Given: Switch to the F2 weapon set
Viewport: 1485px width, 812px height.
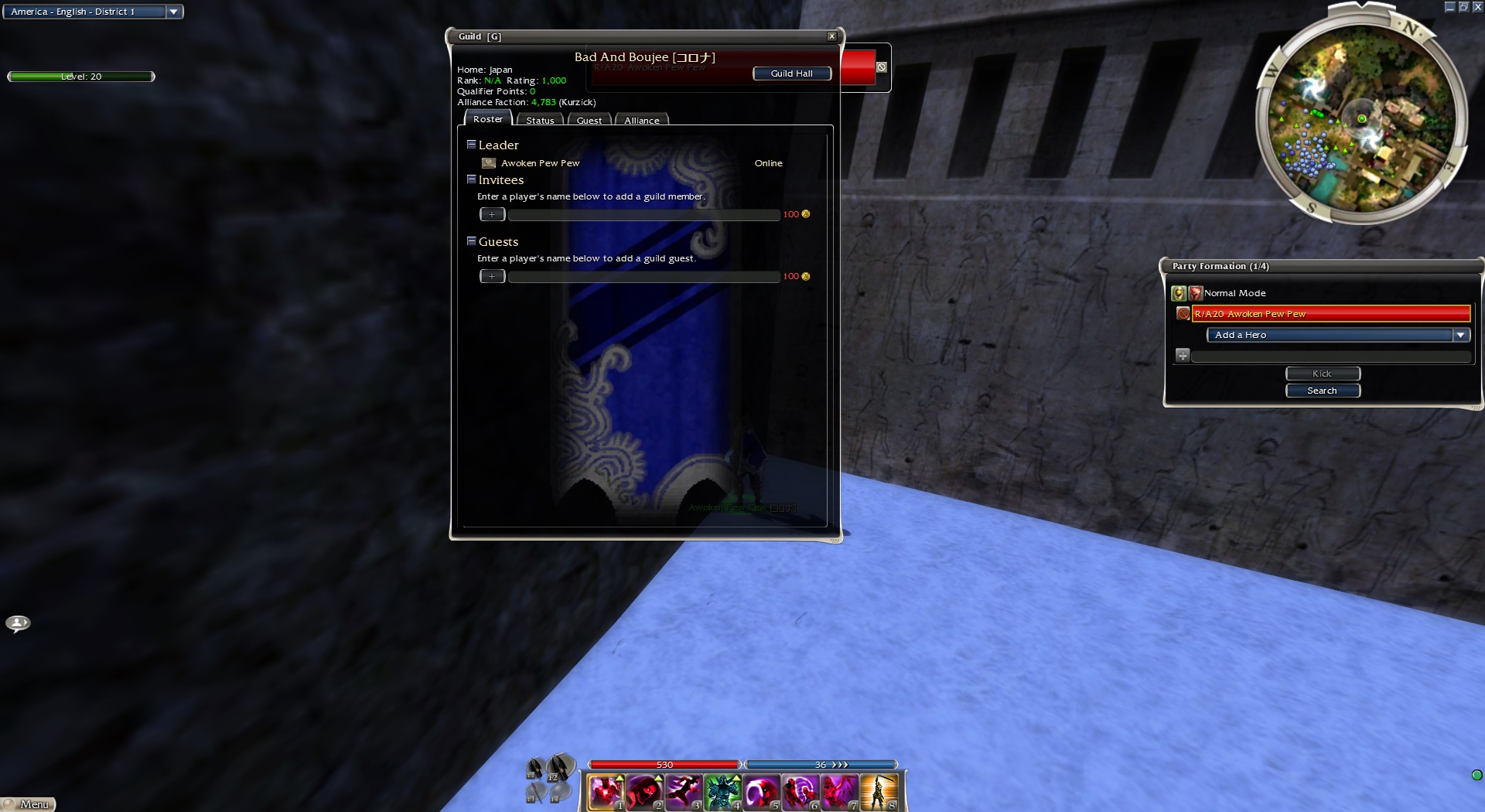Looking at the screenshot, I should pyautogui.click(x=560, y=767).
